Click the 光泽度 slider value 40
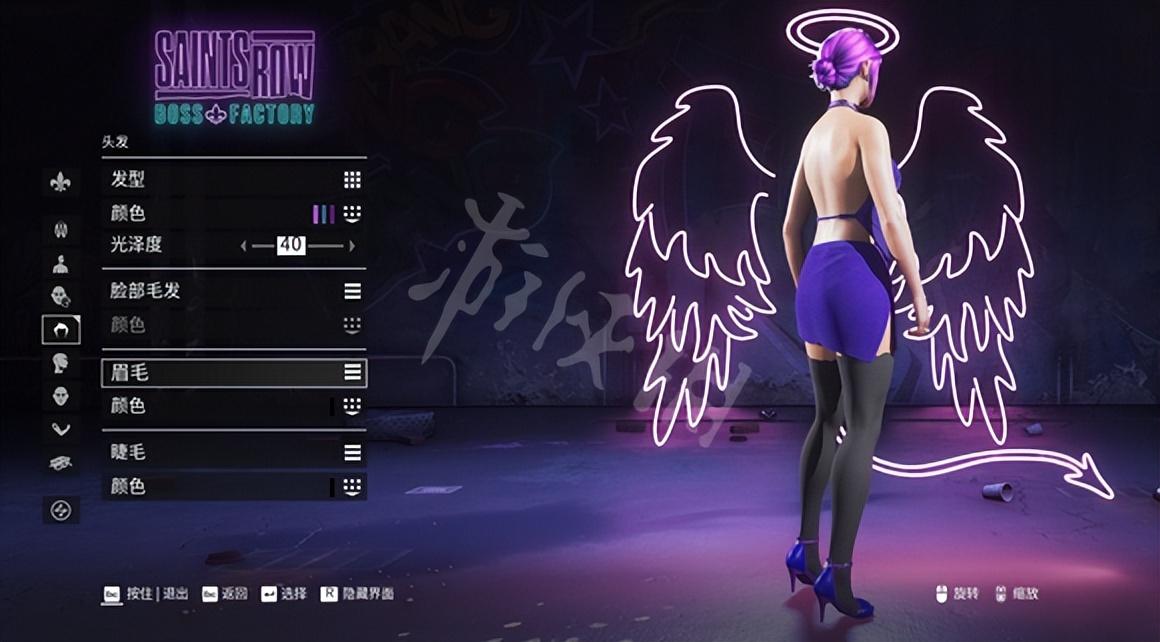The width and height of the screenshot is (1160, 642). pos(291,246)
